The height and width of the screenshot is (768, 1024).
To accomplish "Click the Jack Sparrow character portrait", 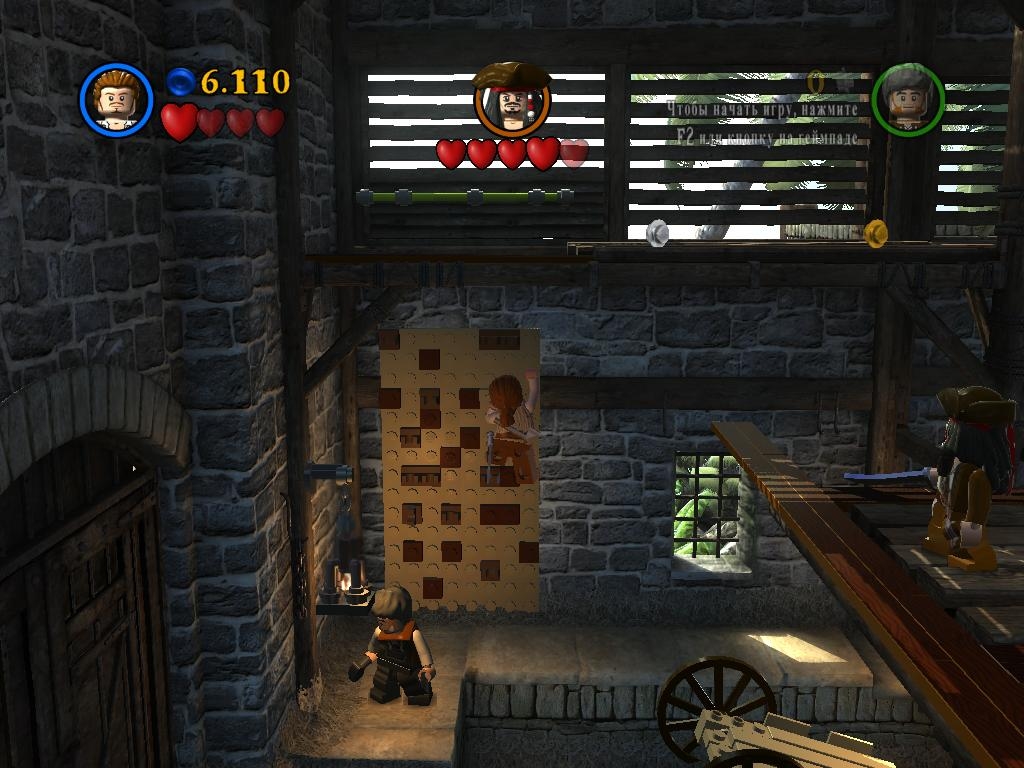I will [x=512, y=101].
